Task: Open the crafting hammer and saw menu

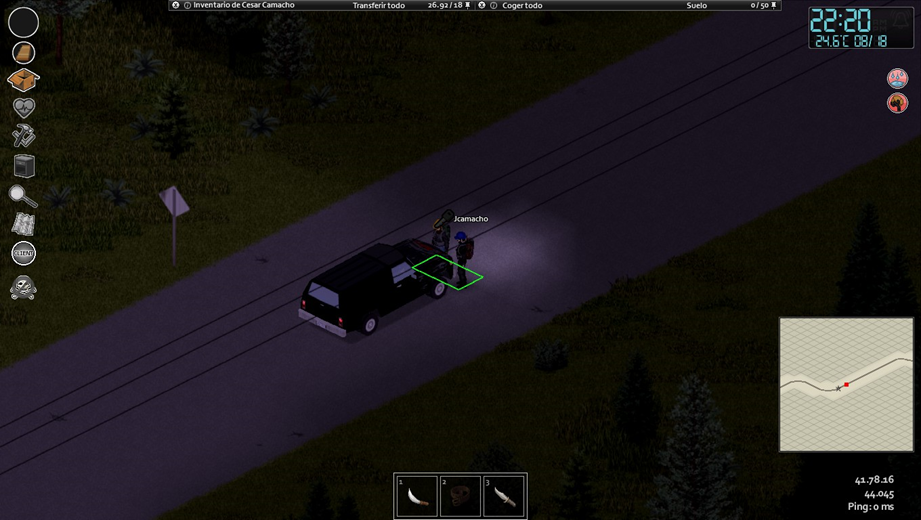Action: point(23,135)
